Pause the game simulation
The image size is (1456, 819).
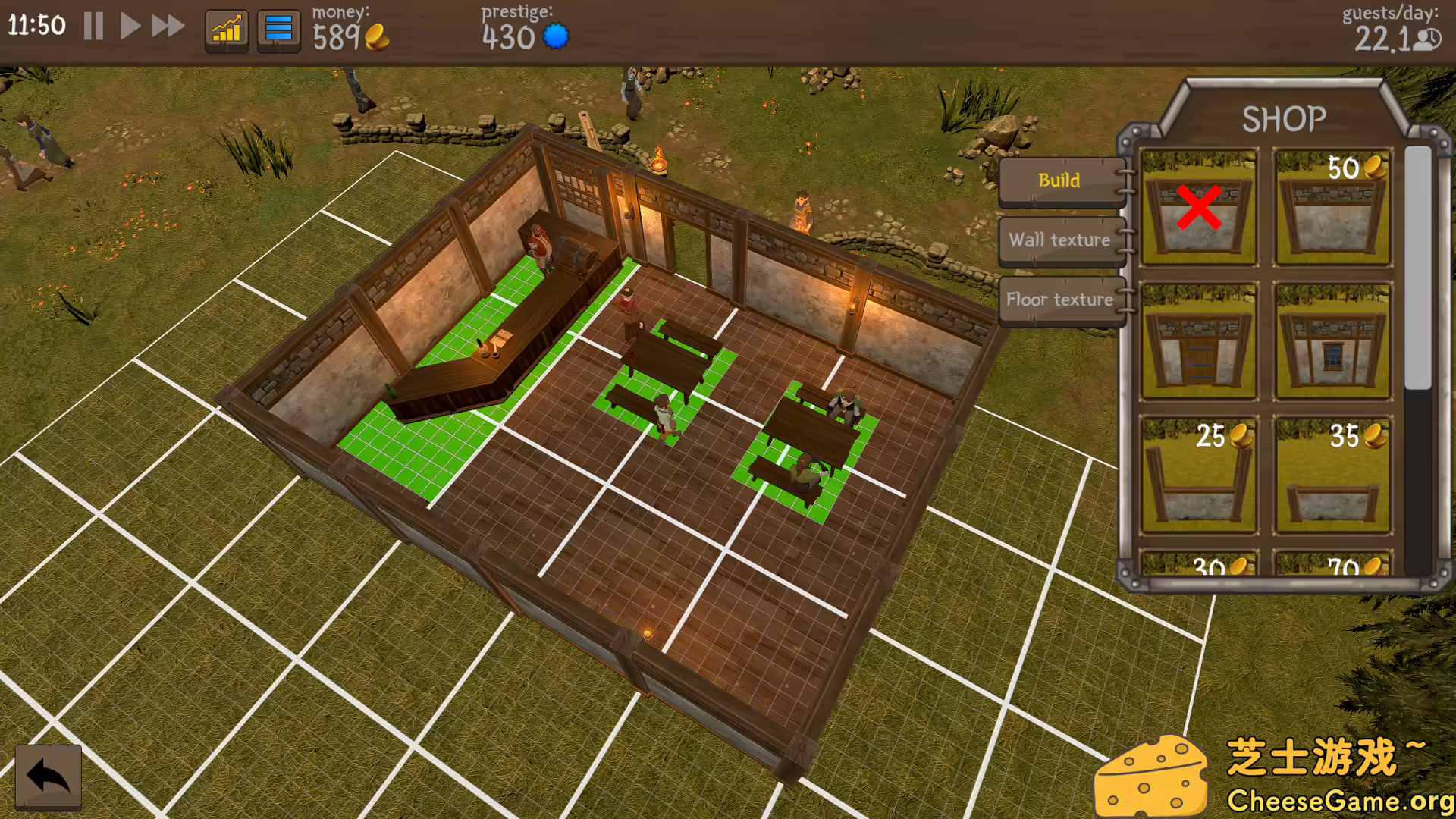coord(93,26)
